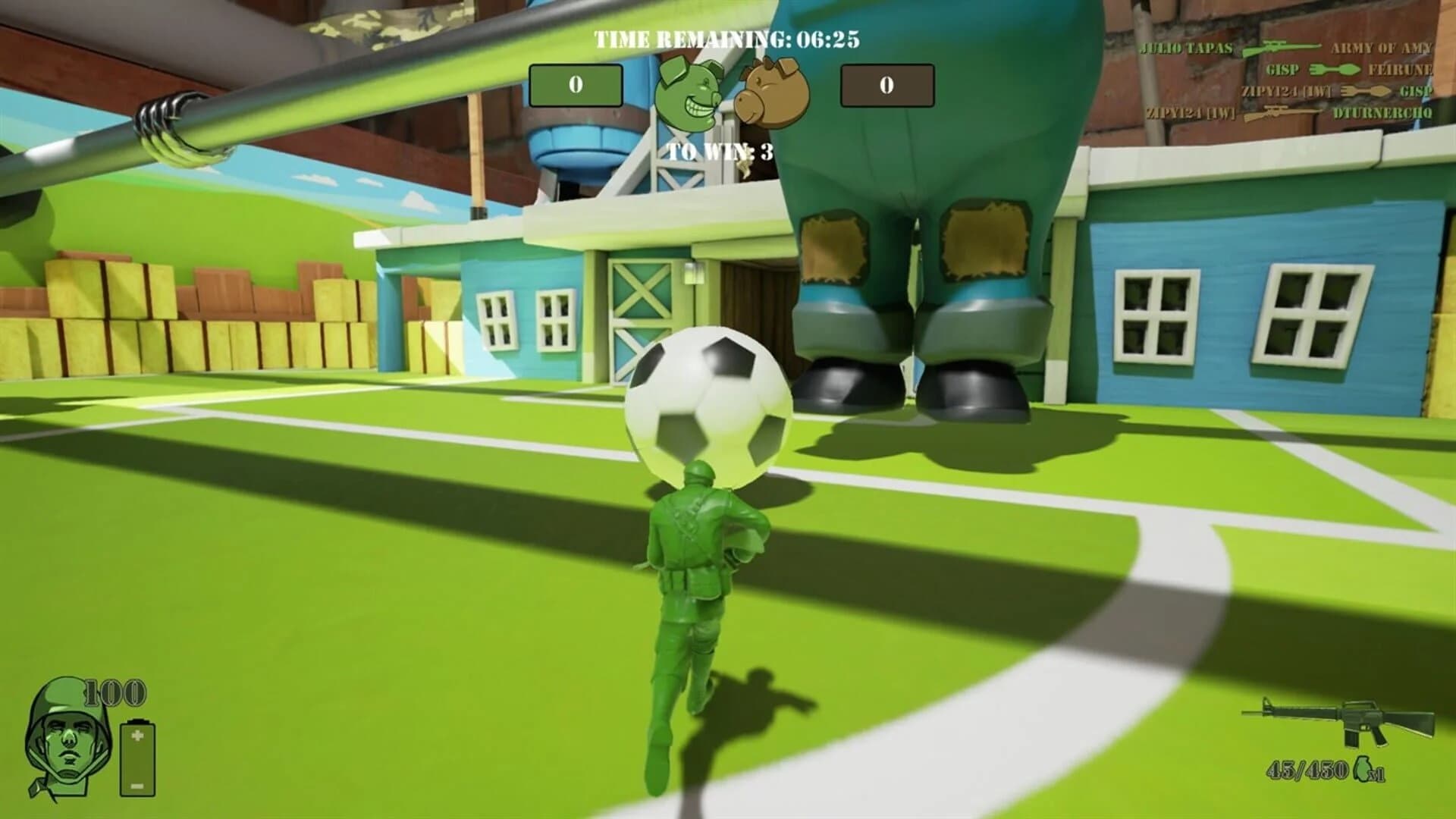Click the player name JULIO TAPAS
The height and width of the screenshot is (819, 1456).
point(1187,47)
